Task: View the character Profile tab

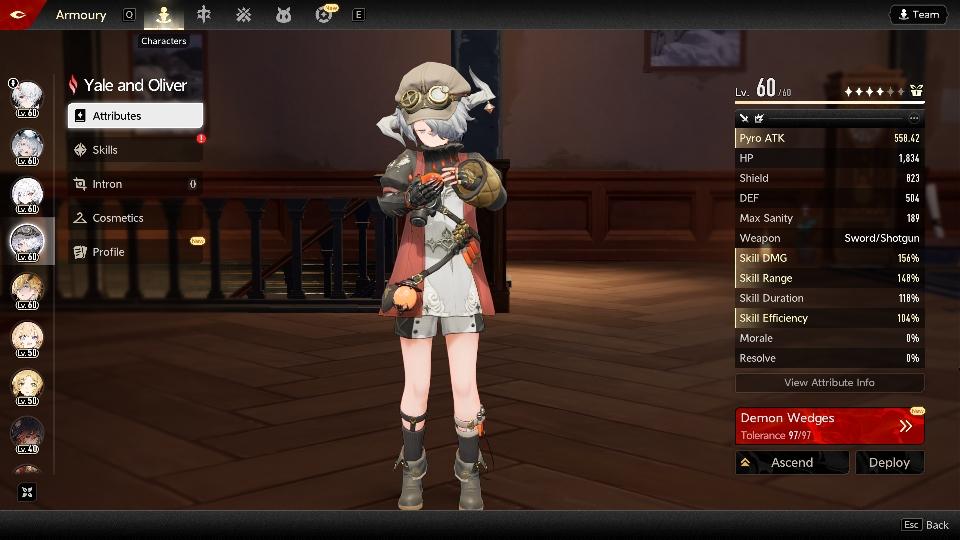Action: coord(135,252)
